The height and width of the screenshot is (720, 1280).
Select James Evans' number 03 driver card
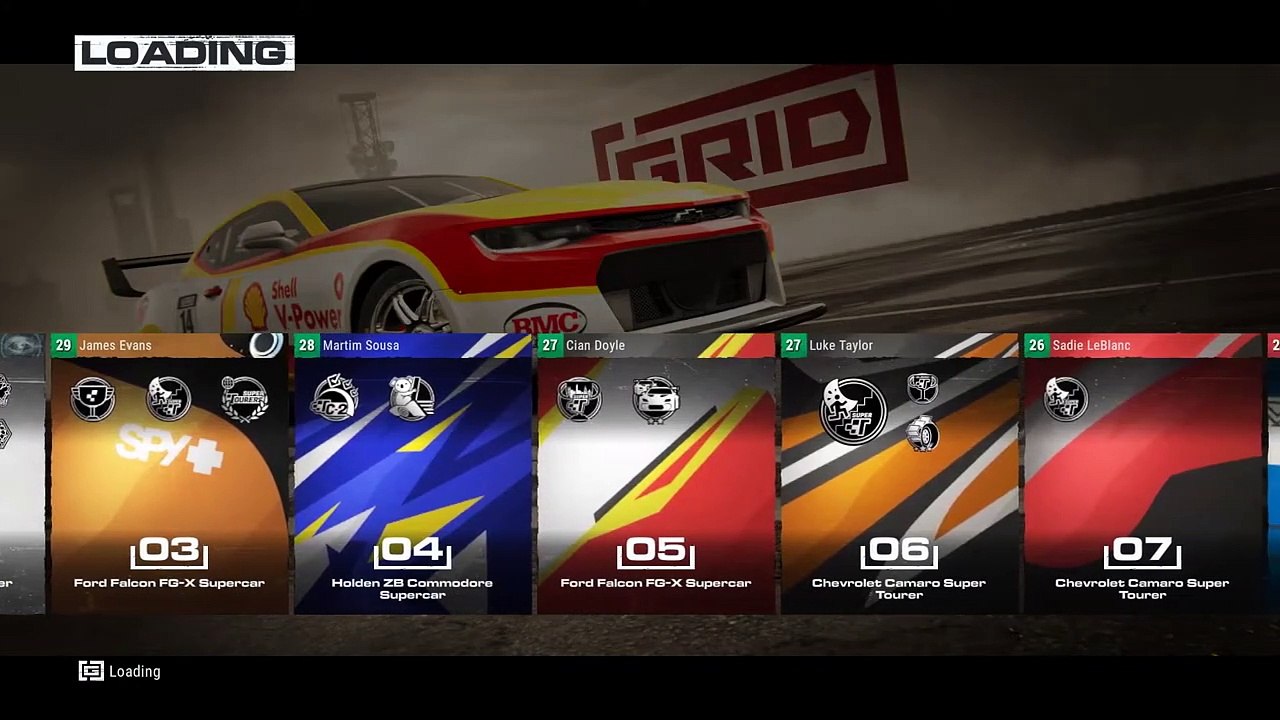(x=169, y=475)
